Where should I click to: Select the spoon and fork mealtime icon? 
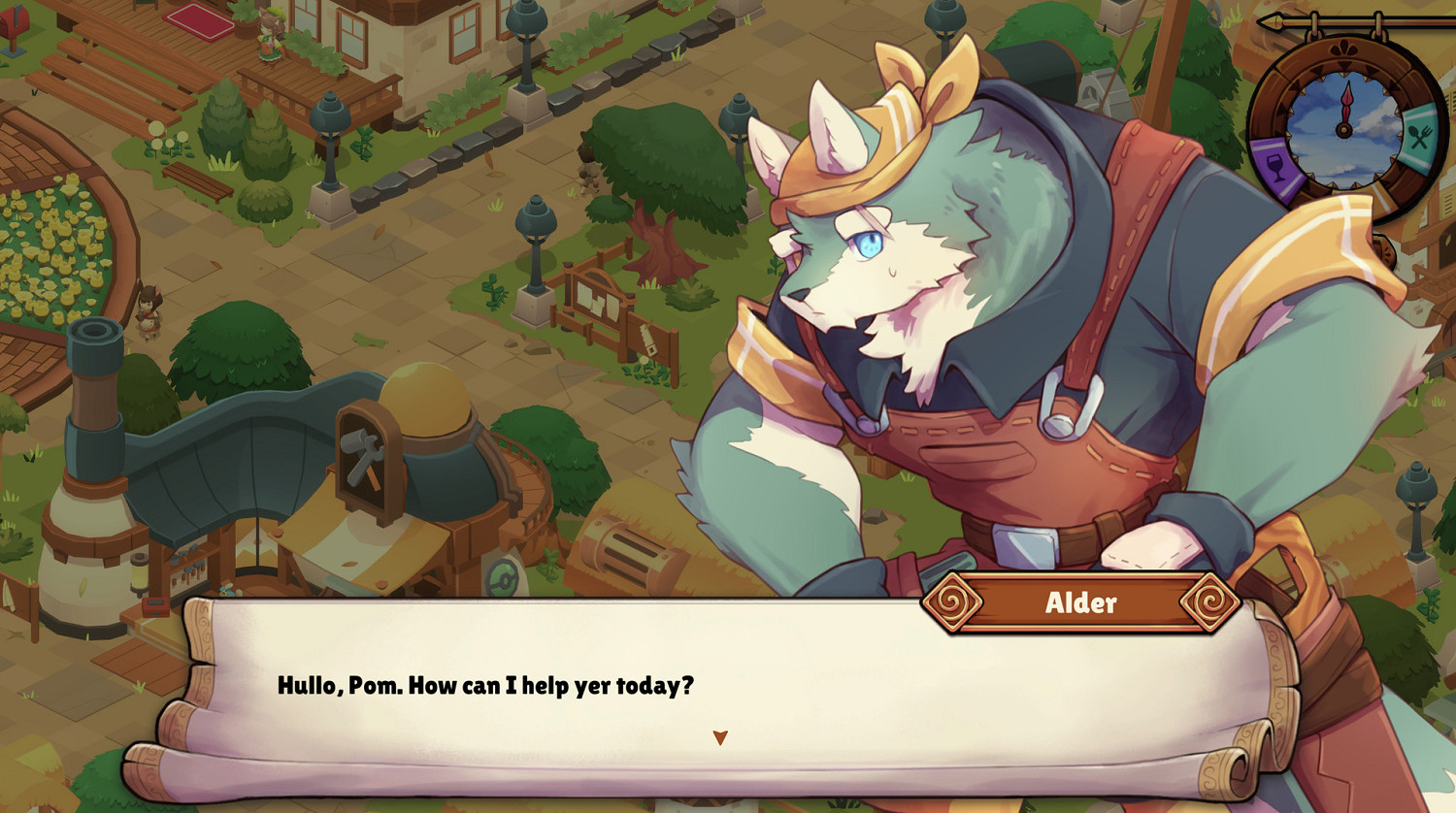(x=1418, y=134)
